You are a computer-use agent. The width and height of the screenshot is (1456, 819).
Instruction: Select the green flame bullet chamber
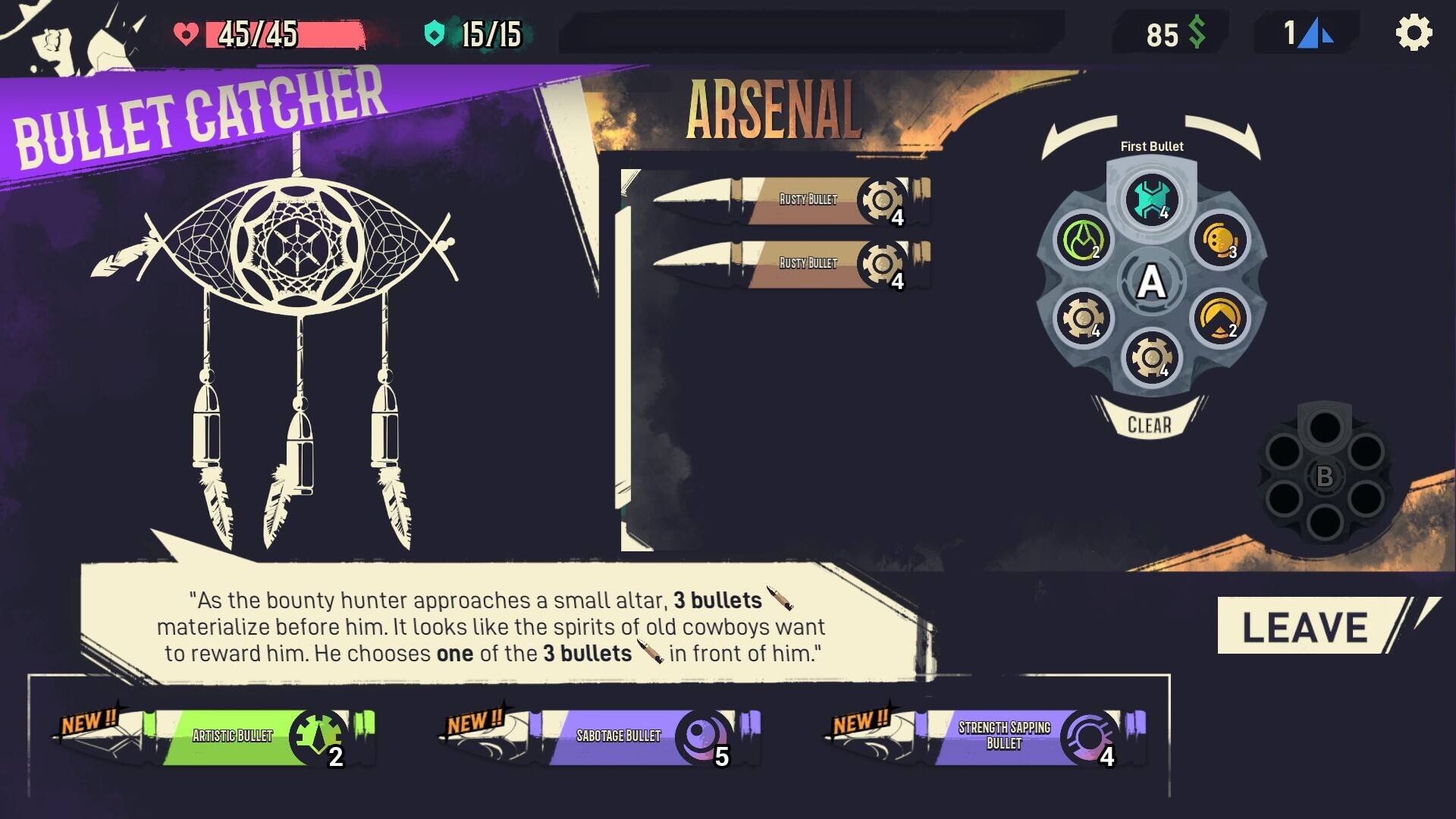pyautogui.click(x=1082, y=241)
